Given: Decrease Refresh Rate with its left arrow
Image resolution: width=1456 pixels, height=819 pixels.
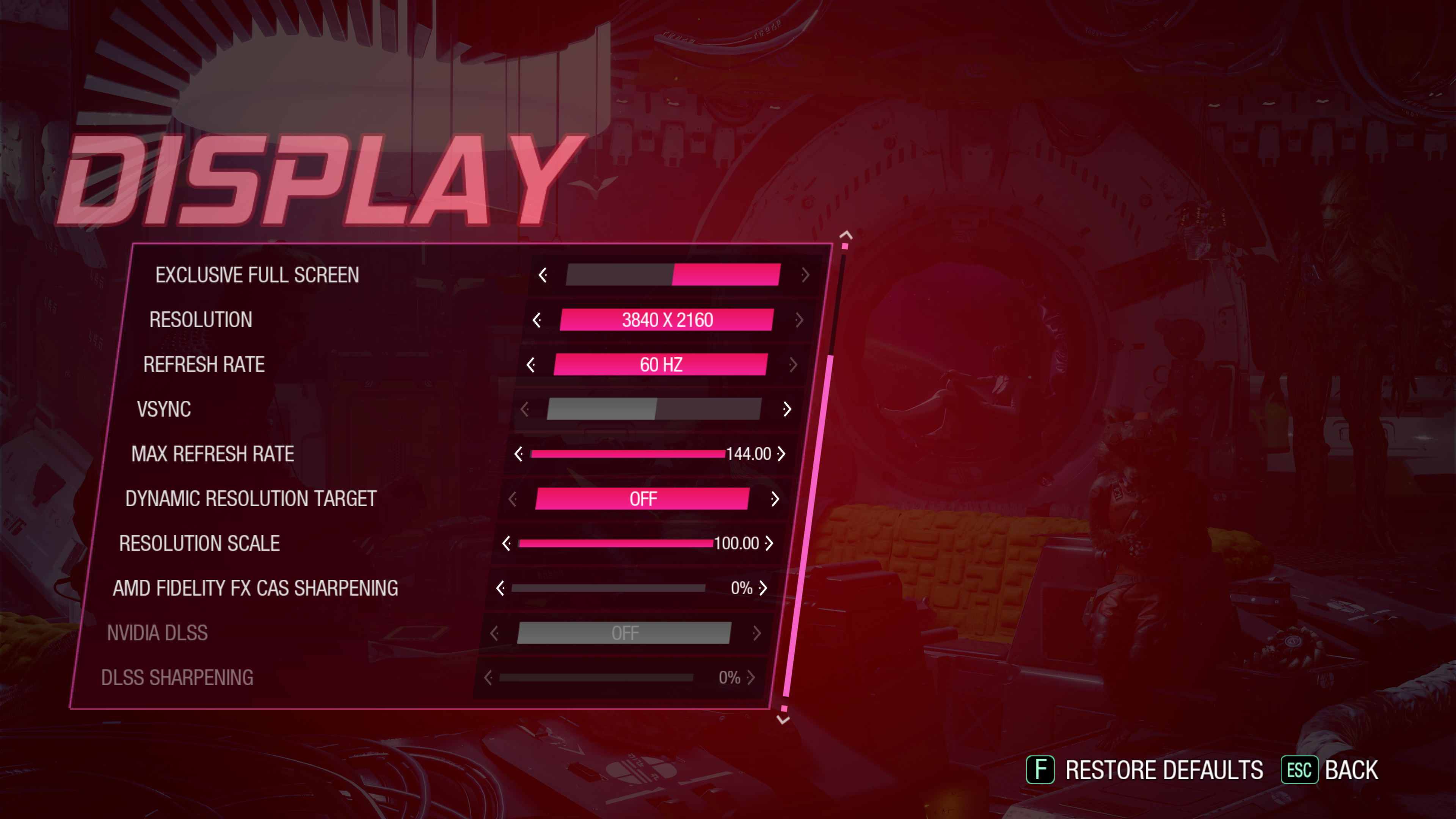Looking at the screenshot, I should (531, 364).
